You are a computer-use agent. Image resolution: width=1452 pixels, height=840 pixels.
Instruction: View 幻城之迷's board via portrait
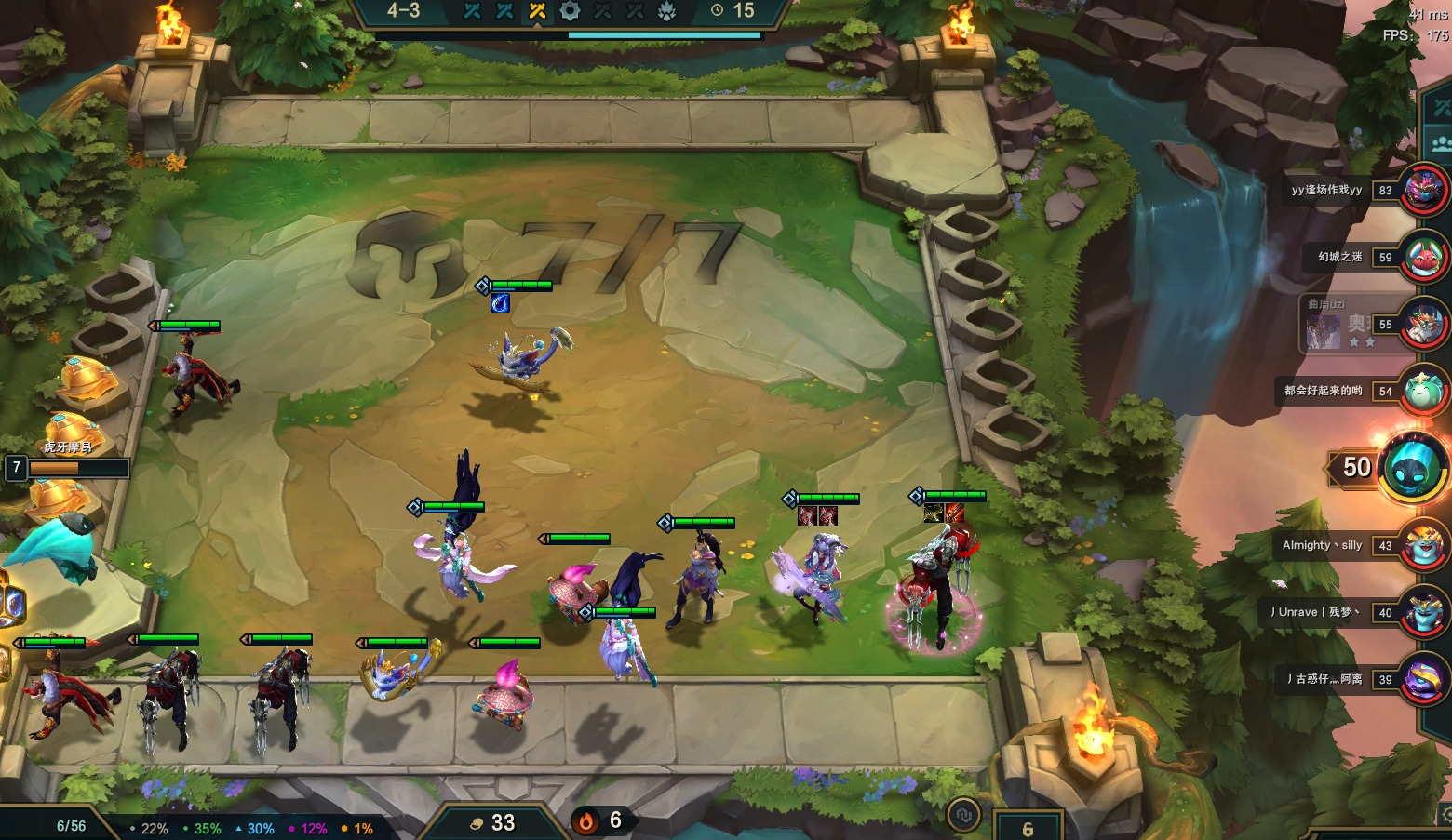(x=1424, y=257)
